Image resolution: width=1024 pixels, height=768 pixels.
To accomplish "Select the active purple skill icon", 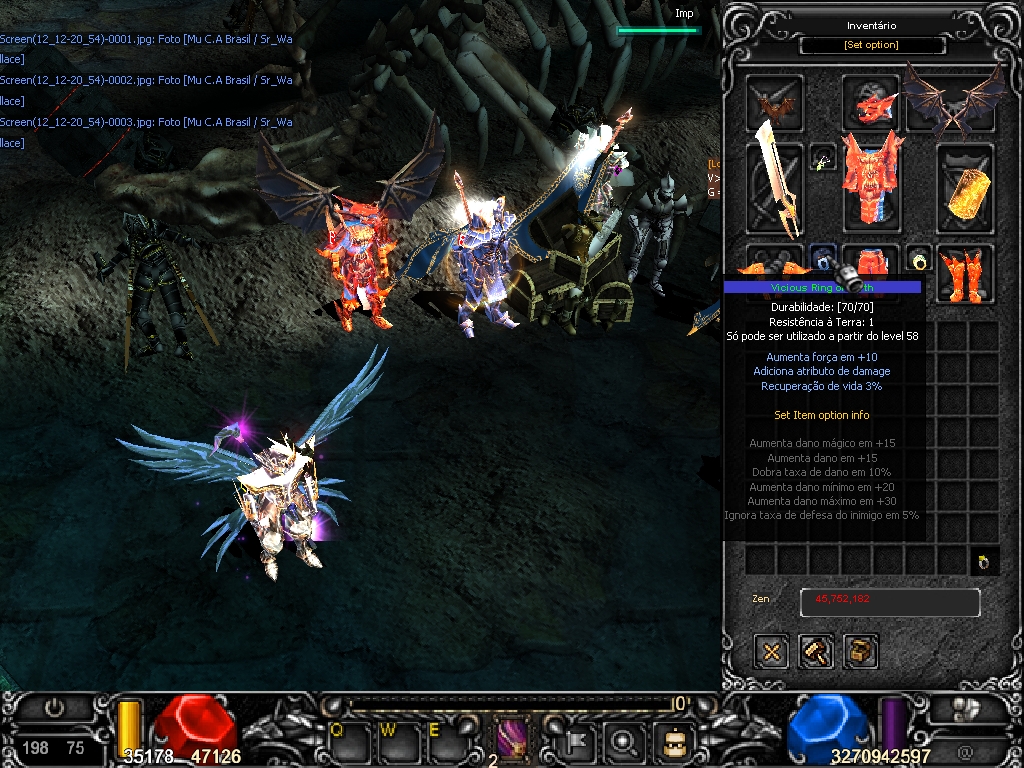I will point(512,740).
